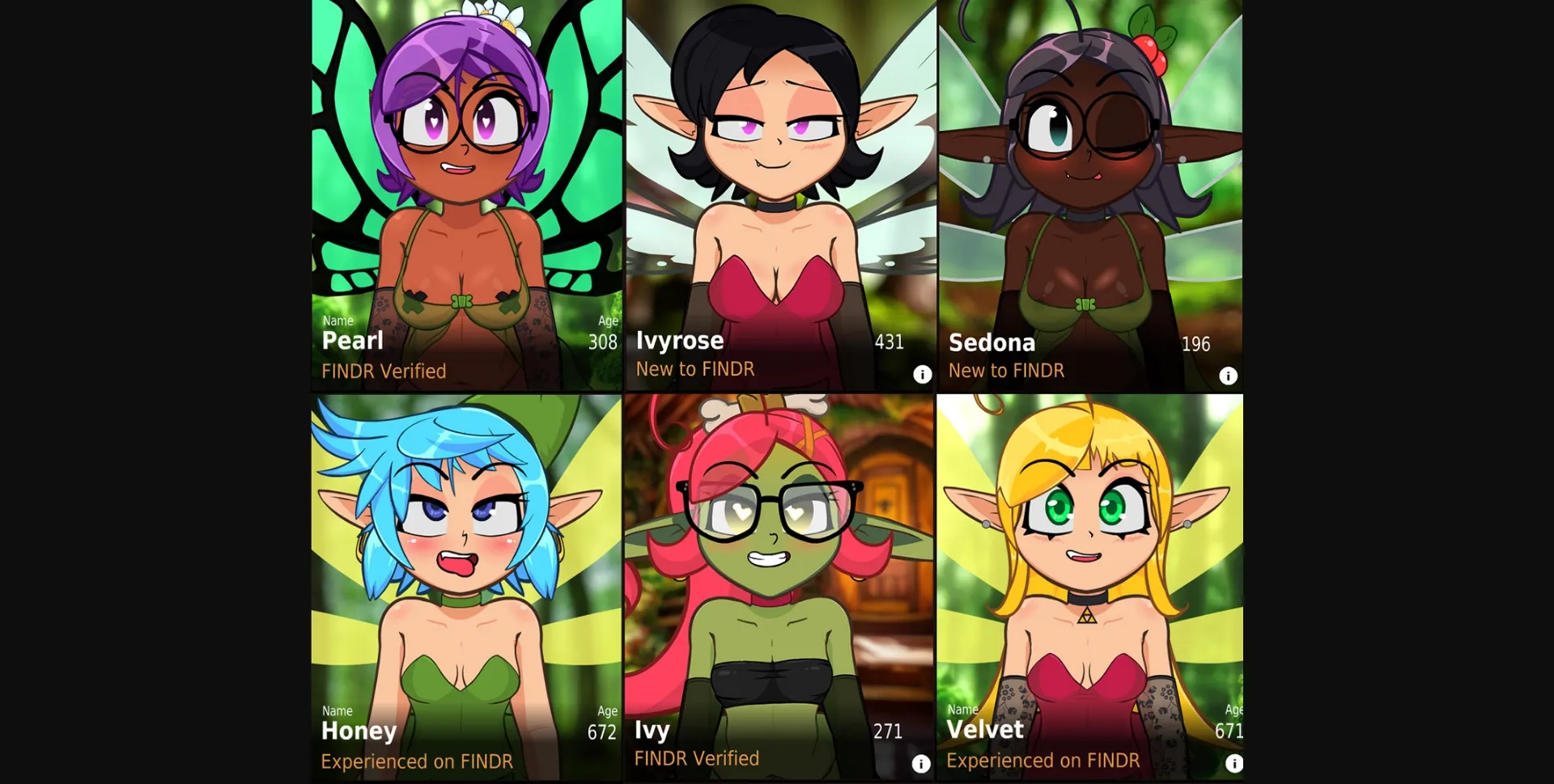Image resolution: width=1554 pixels, height=784 pixels.
Task: Open the info icon on Ivy's card
Action: pos(922,764)
